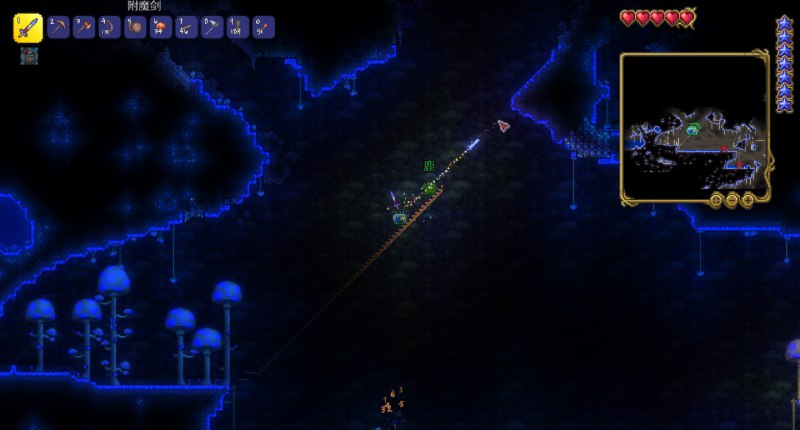800x430 pixels.
Task: Select the pickaxe in hotbar slot 2
Action: coord(58,28)
